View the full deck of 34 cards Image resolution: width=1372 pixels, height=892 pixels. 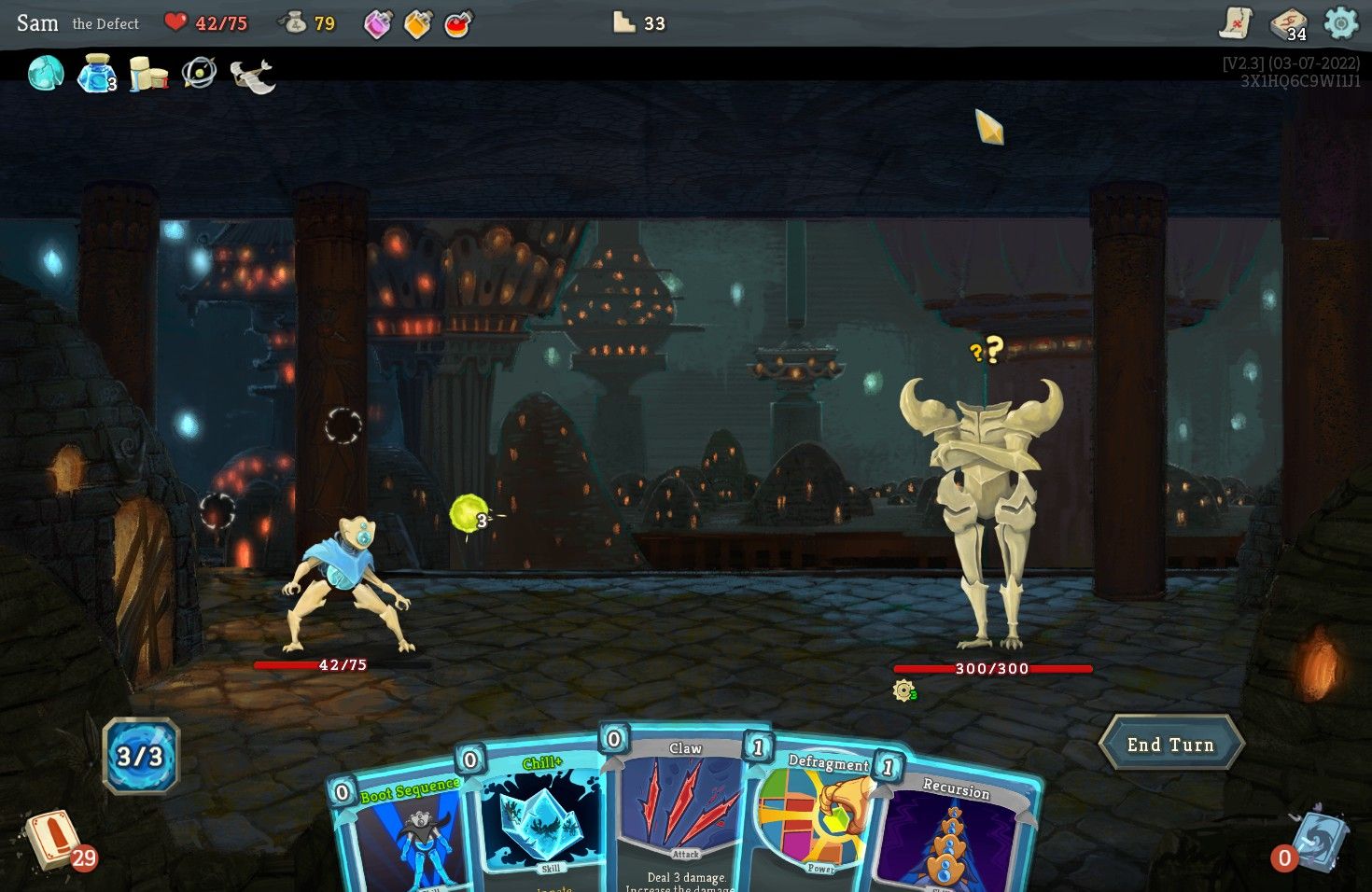tap(1288, 24)
